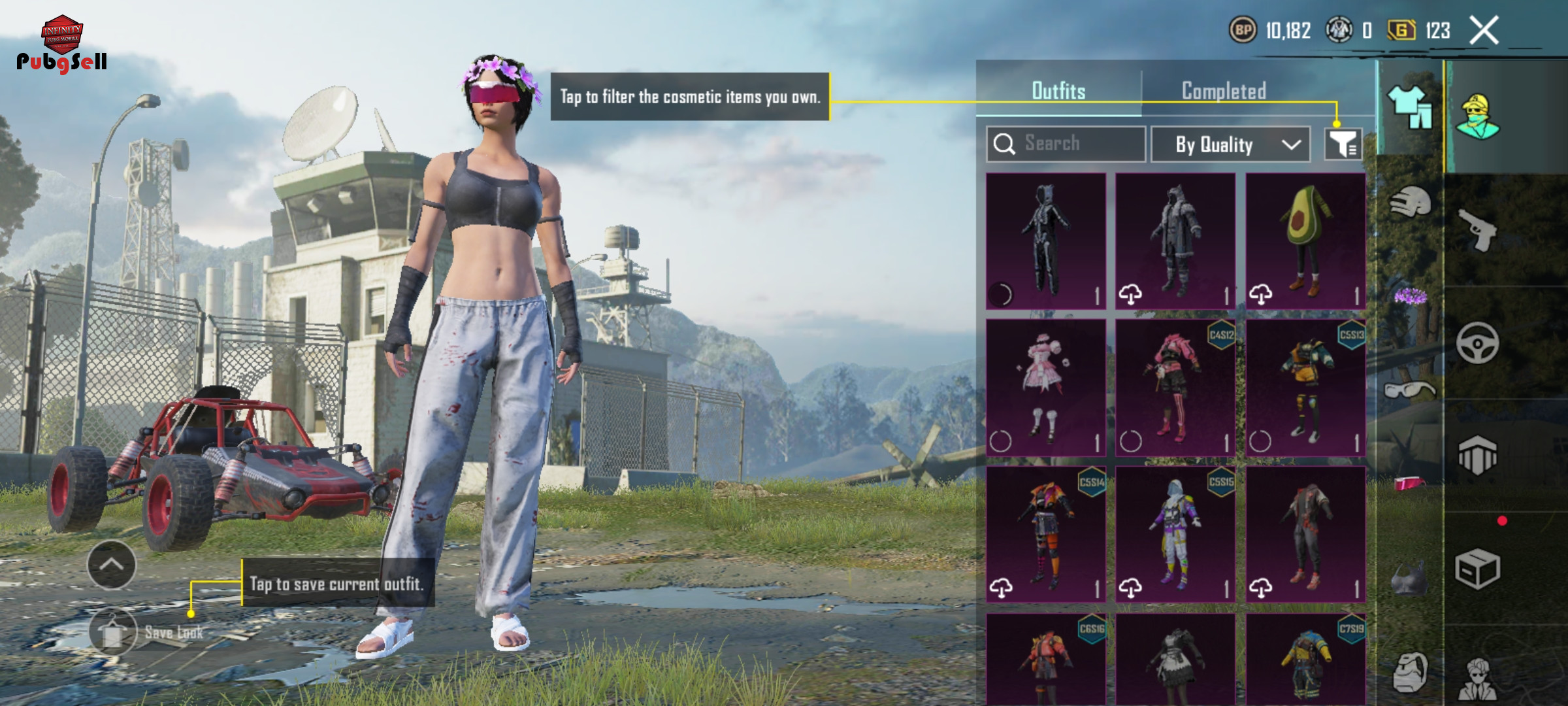Open the By Quality sort dropdown
The image size is (1568, 706).
[x=1230, y=144]
